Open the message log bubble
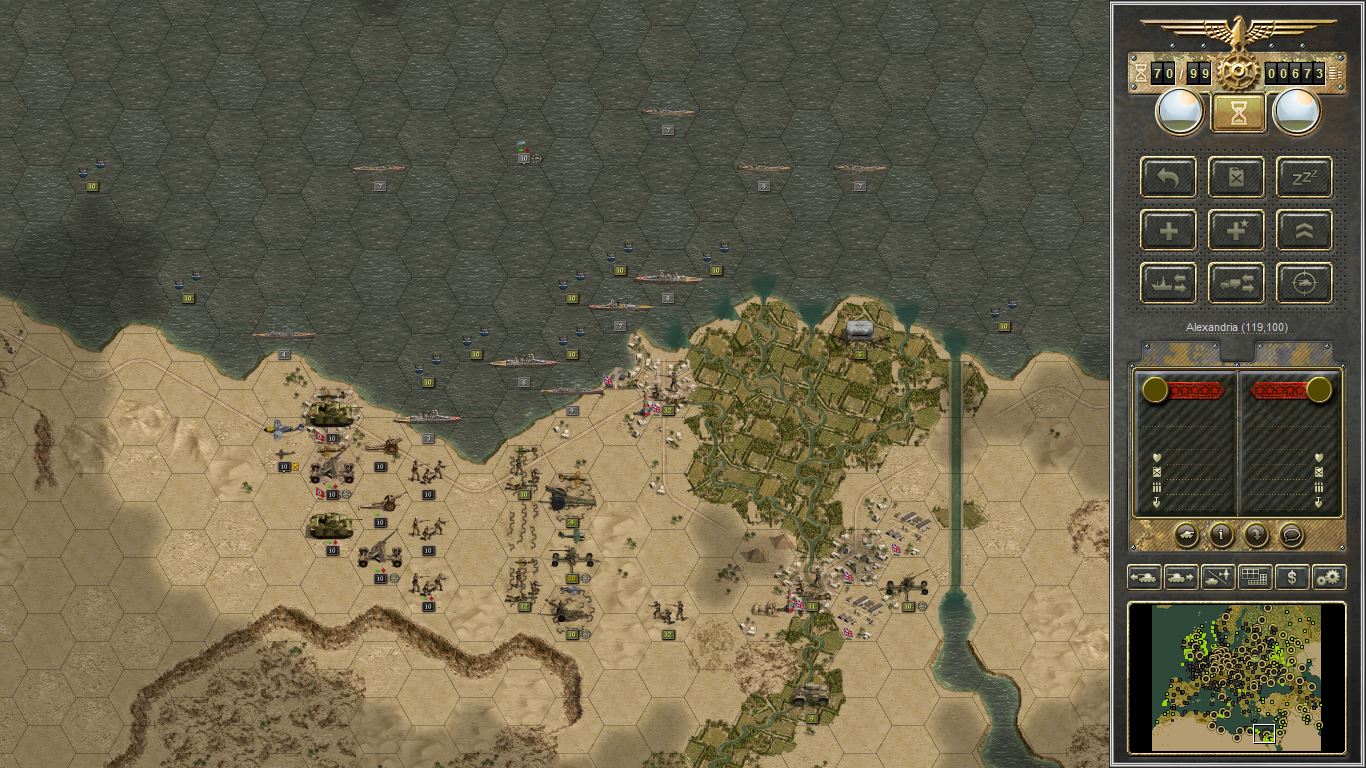The height and width of the screenshot is (768, 1366). tap(1290, 536)
